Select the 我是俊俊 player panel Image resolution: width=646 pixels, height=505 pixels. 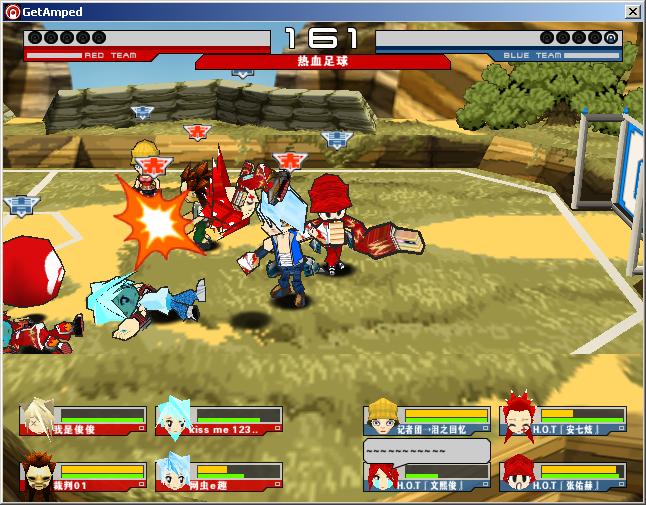tap(84, 421)
